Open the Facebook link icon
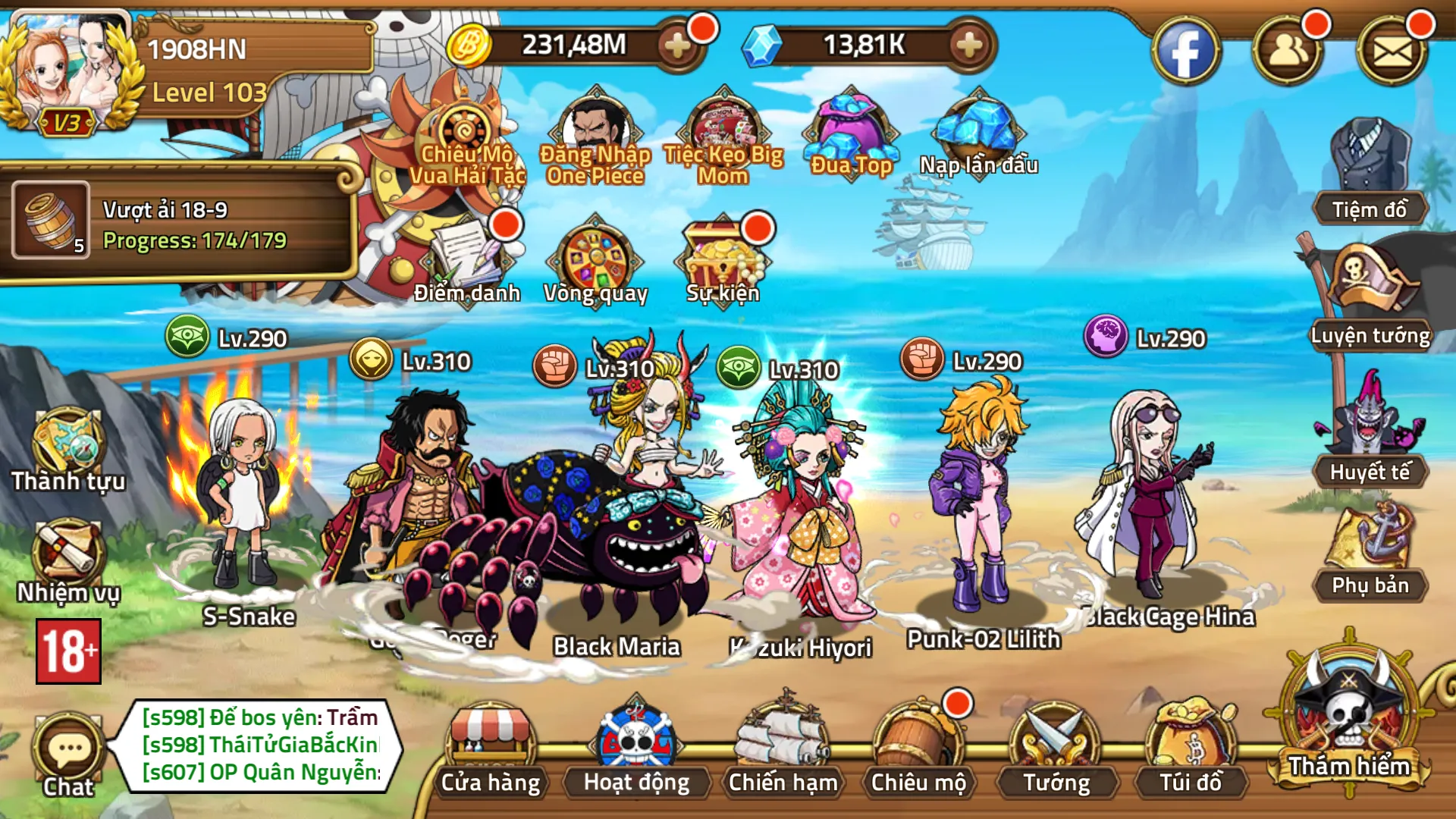Image resolution: width=1456 pixels, height=819 pixels. [1185, 52]
